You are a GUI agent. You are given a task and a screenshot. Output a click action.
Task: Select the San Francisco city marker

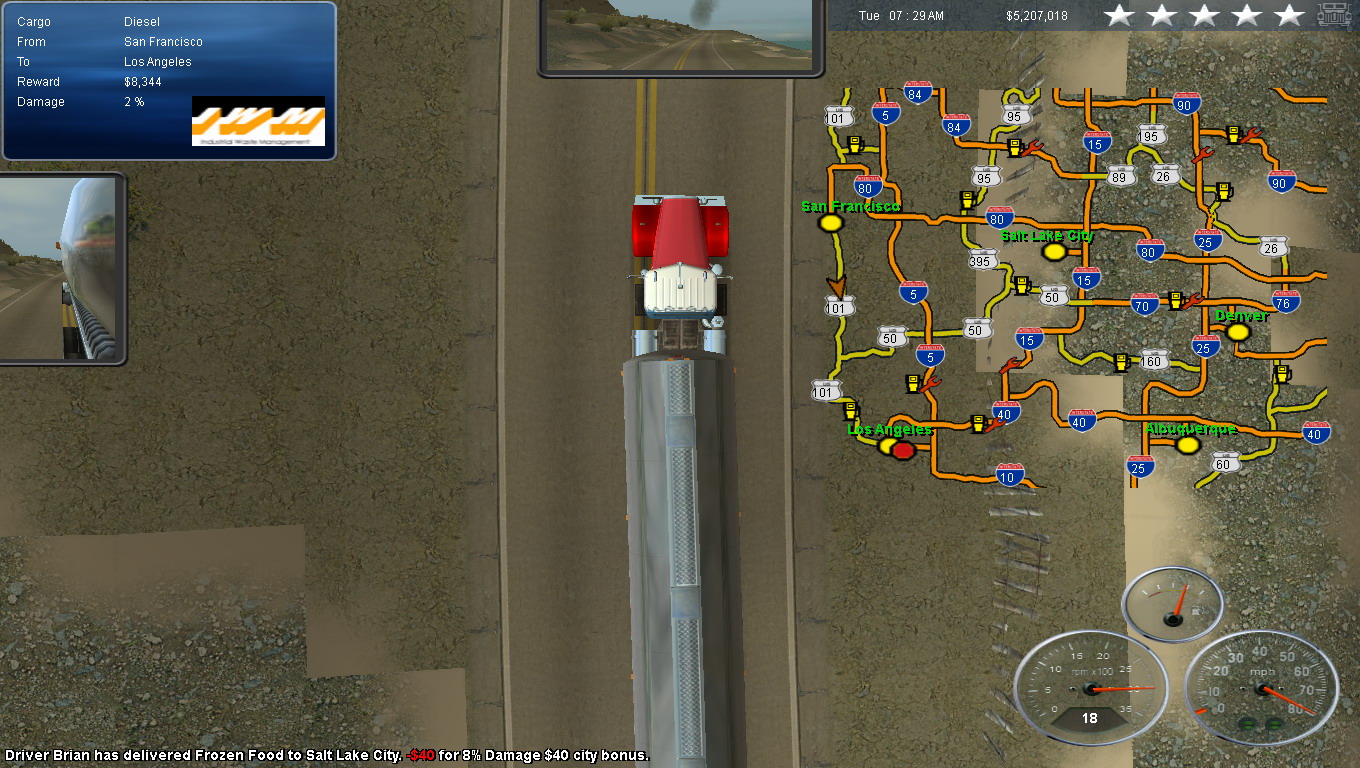point(831,224)
